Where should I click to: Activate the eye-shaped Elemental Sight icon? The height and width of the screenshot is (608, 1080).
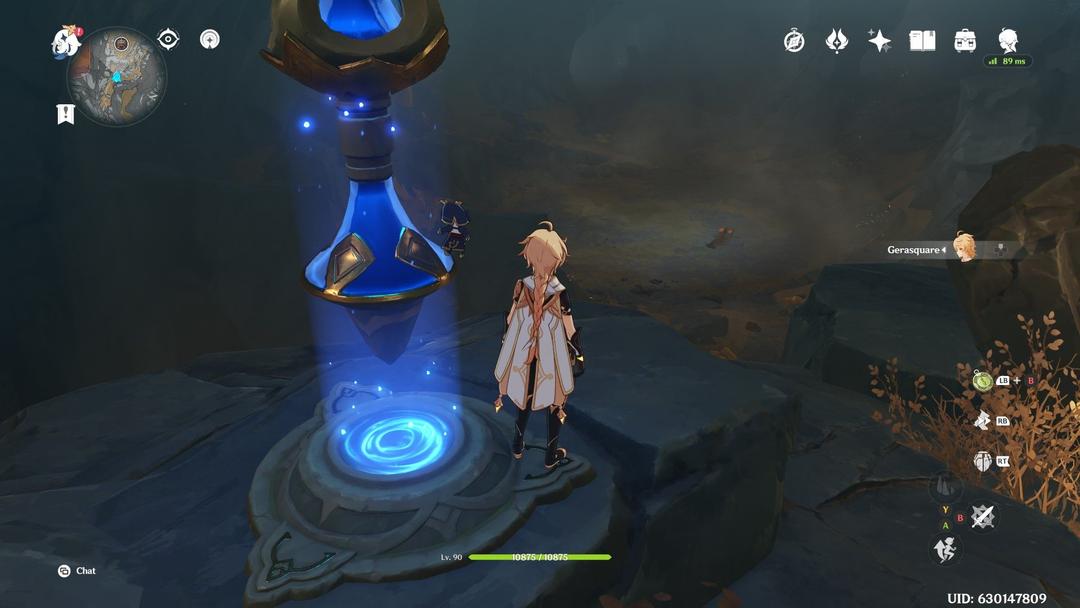(168, 39)
